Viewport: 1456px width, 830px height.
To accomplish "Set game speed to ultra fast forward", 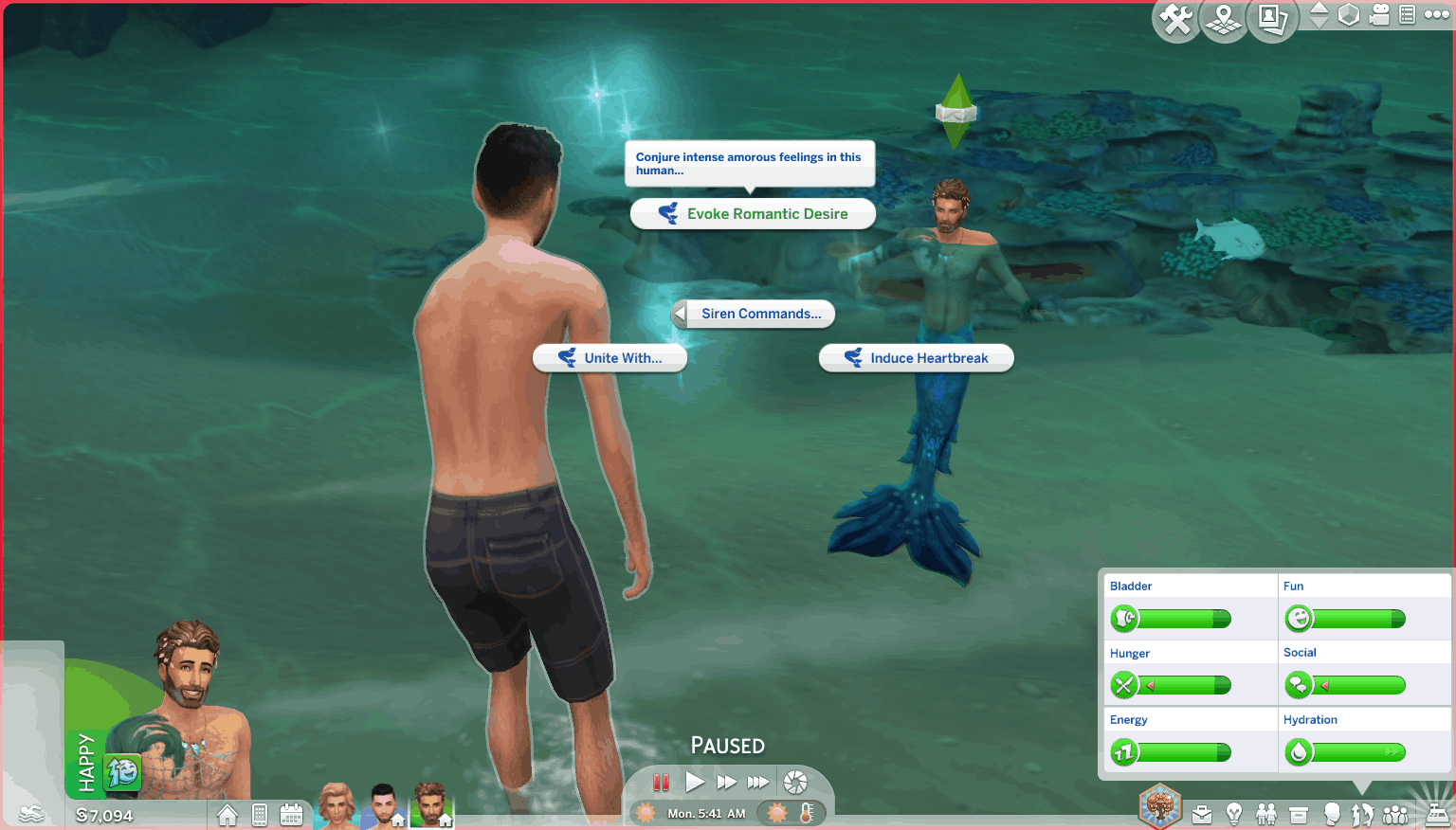I will point(758,783).
